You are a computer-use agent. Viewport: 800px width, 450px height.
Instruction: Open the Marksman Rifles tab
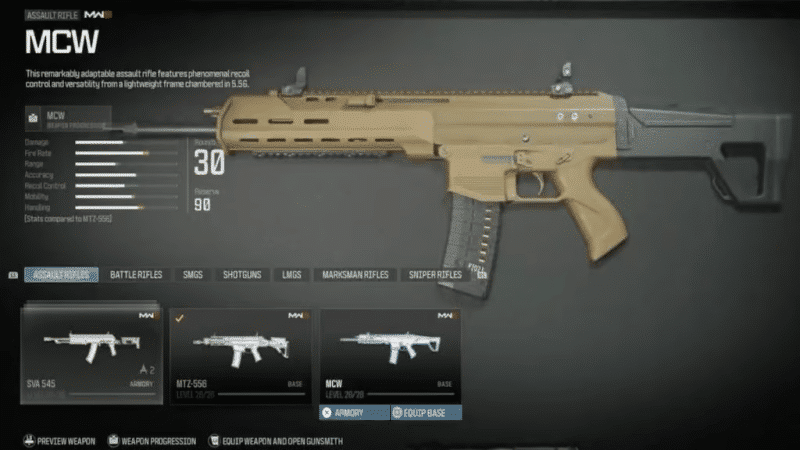click(x=355, y=274)
